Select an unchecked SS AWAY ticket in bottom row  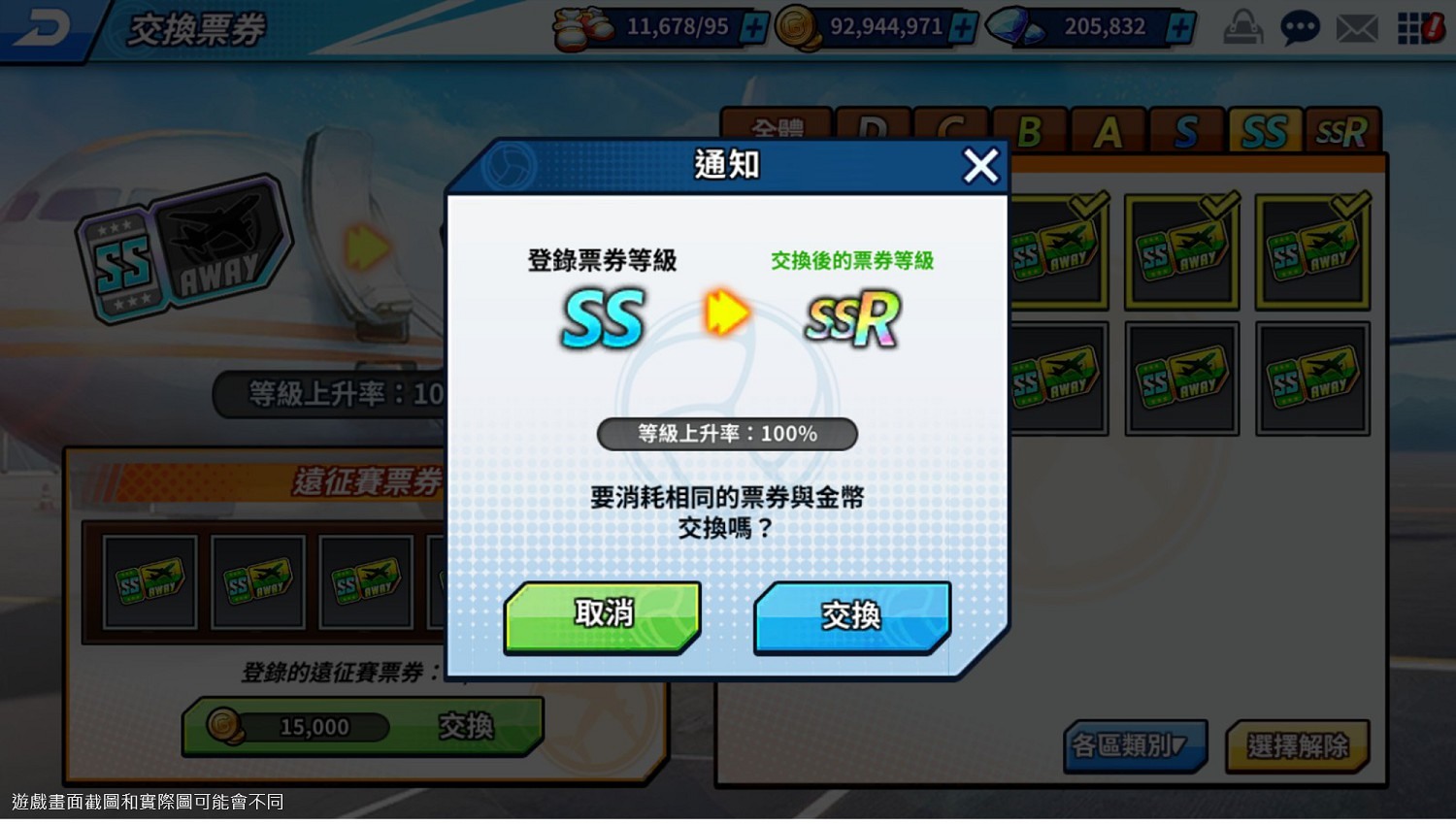point(1182,377)
